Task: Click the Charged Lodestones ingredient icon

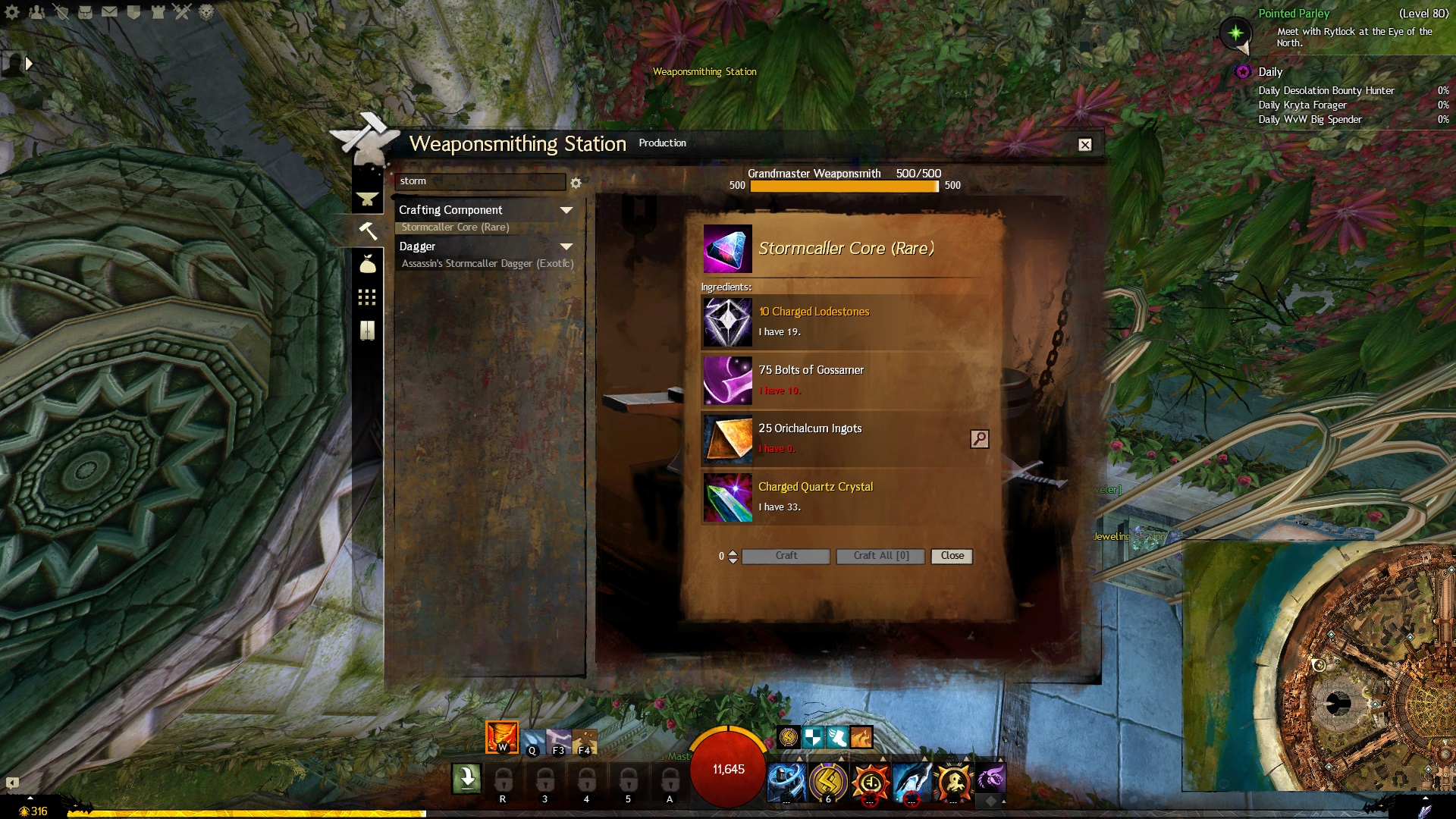Action: point(727,322)
